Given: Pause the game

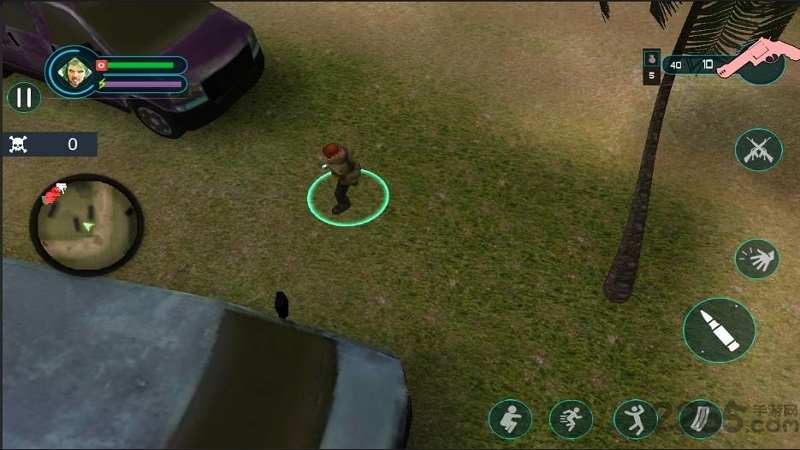Looking at the screenshot, I should tap(23, 97).
